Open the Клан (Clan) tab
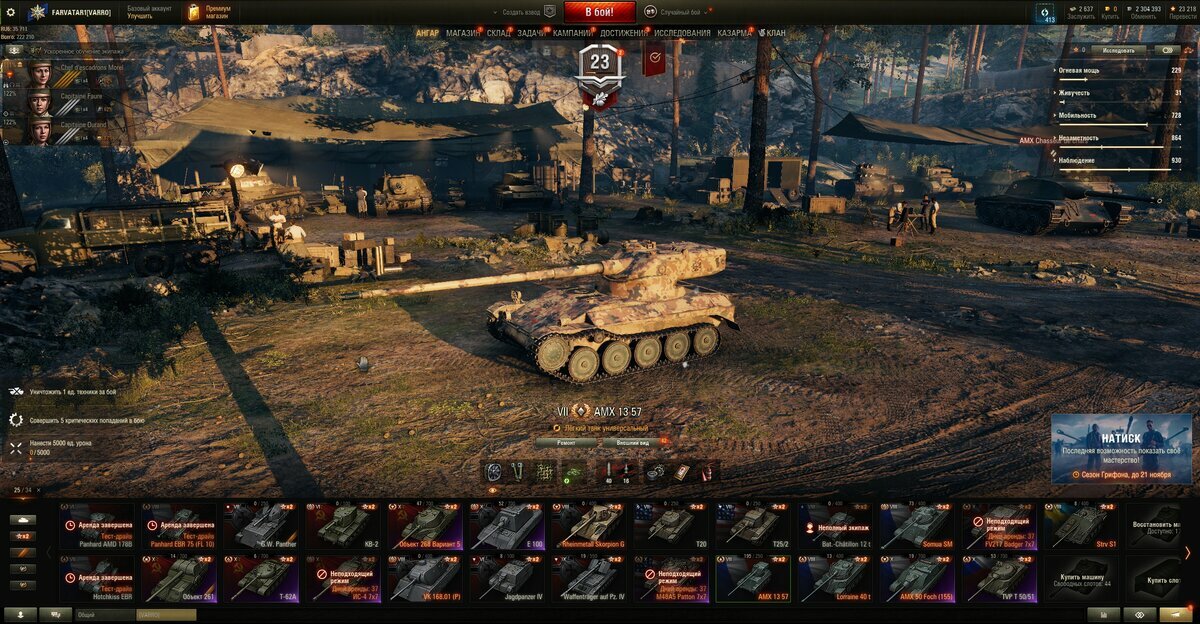 click(773, 33)
